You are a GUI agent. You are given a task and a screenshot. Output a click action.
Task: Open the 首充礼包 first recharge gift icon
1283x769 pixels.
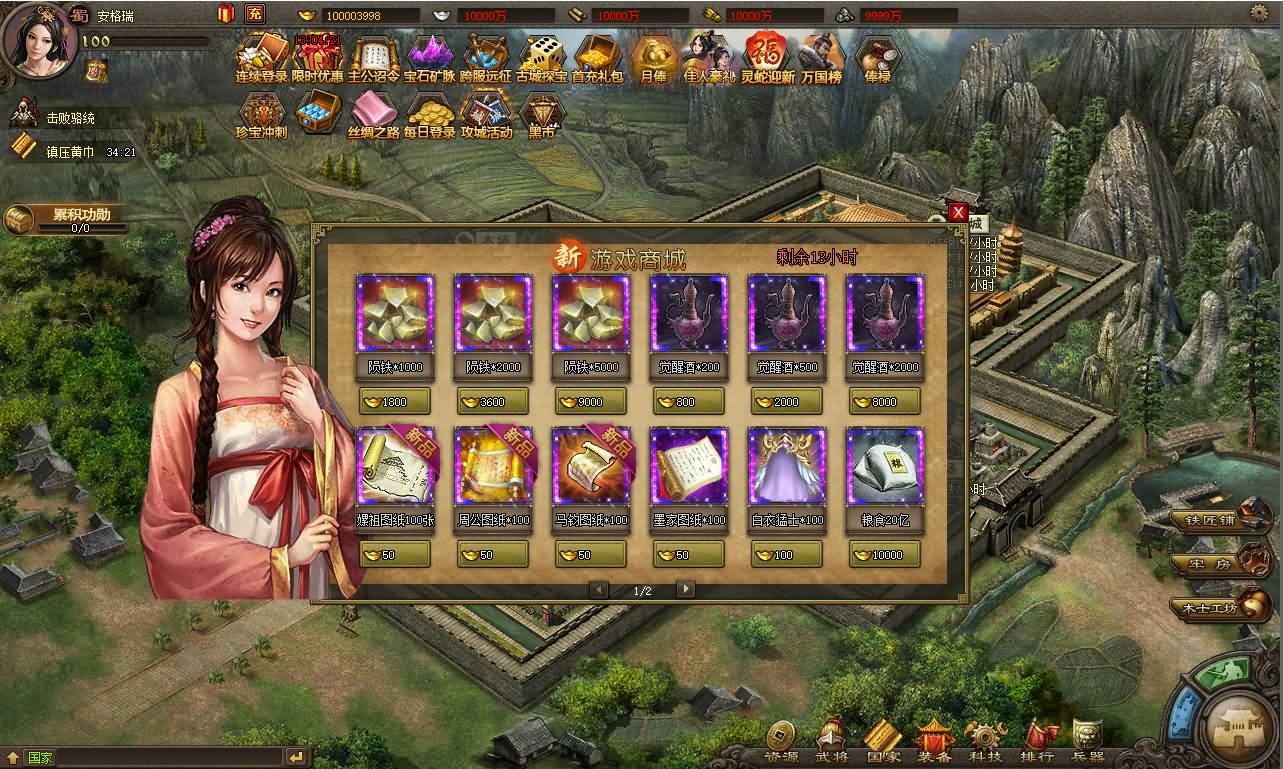pos(597,58)
